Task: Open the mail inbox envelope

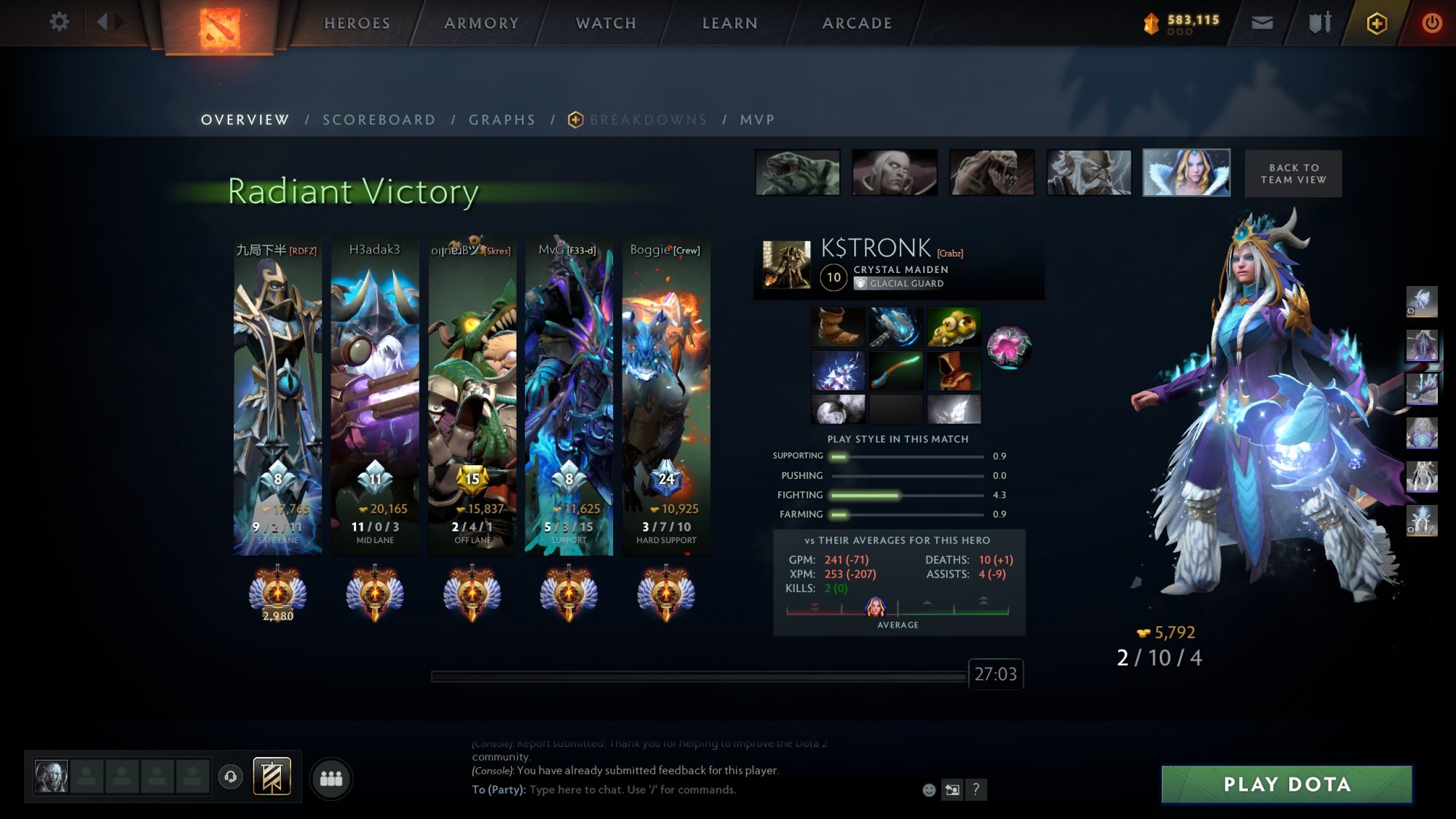Action: 1262,23
